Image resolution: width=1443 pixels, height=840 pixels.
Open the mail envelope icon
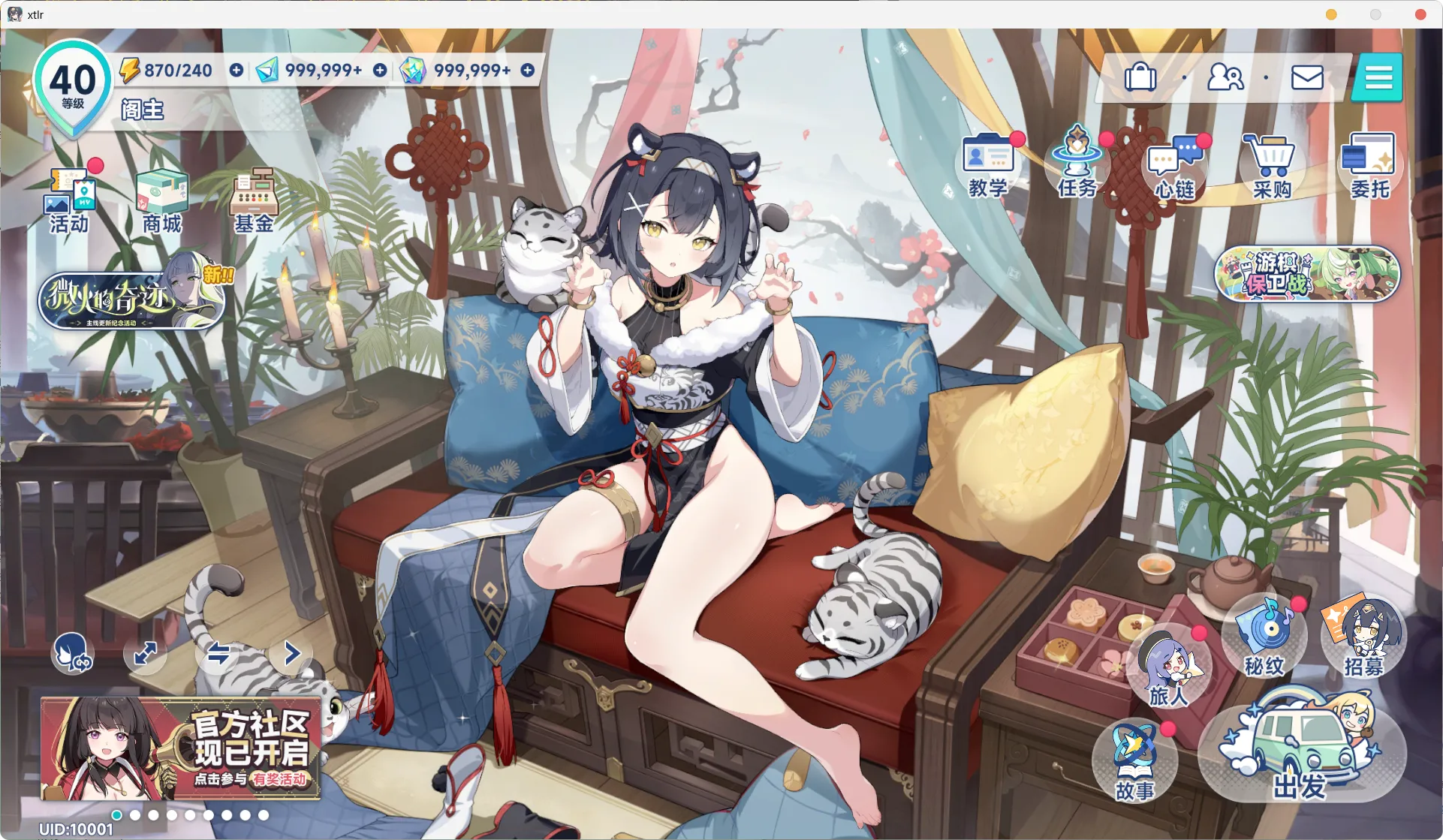[x=1306, y=77]
